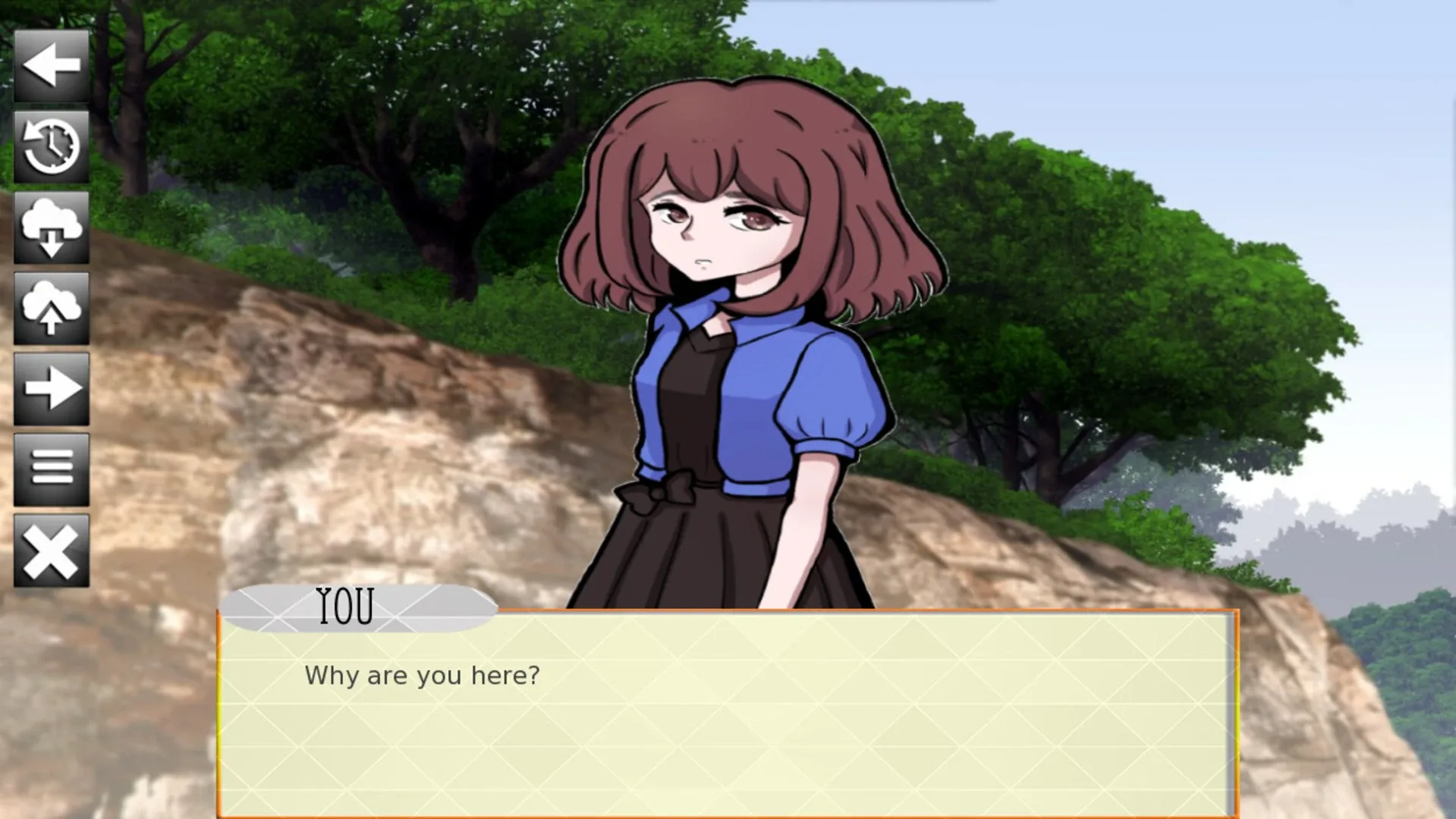Open the dialogue history with the clock icon
Viewport: 1456px width, 819px height.
pyautogui.click(x=52, y=148)
